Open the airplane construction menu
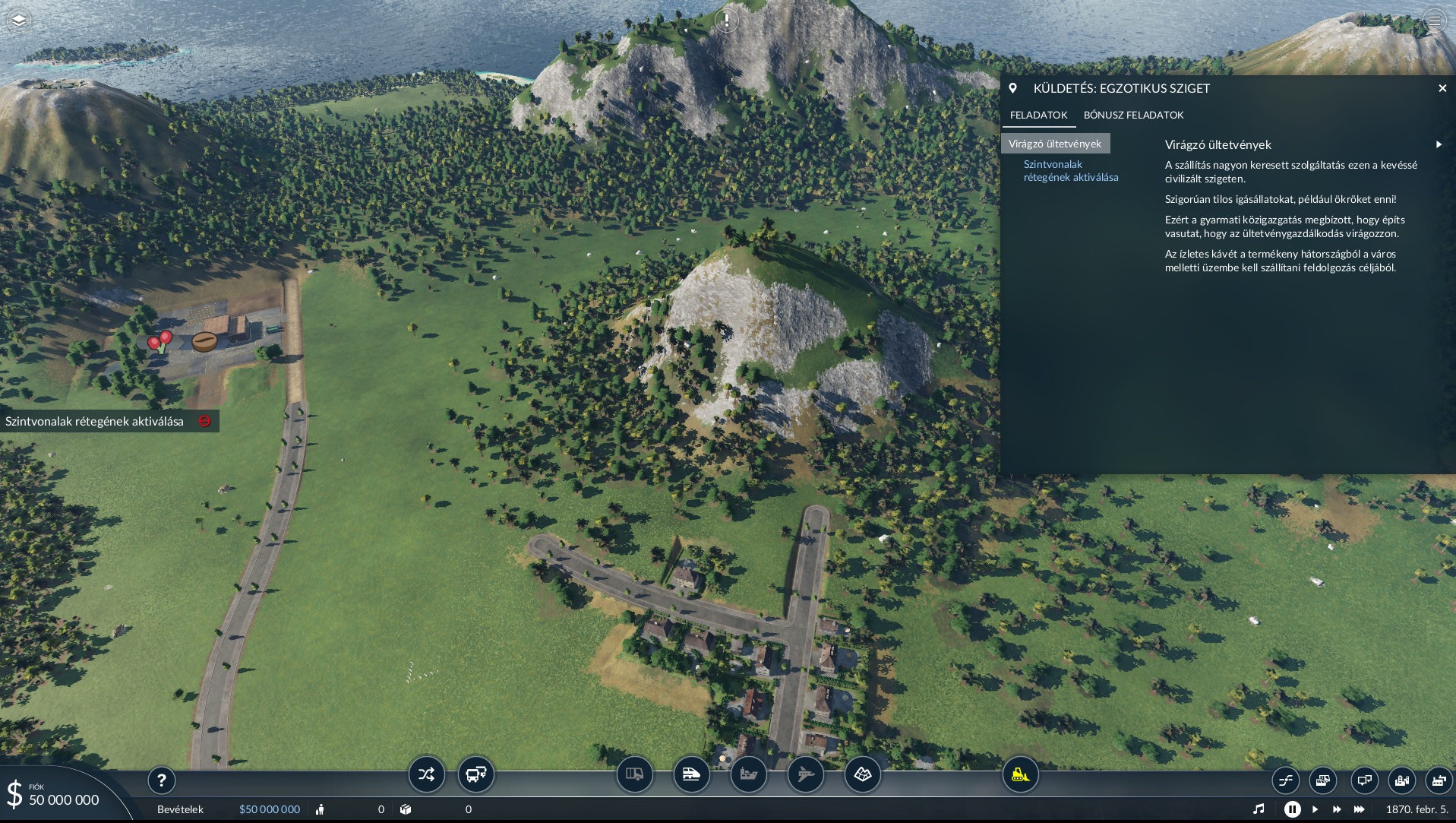The width and height of the screenshot is (1456, 823). tap(805, 774)
